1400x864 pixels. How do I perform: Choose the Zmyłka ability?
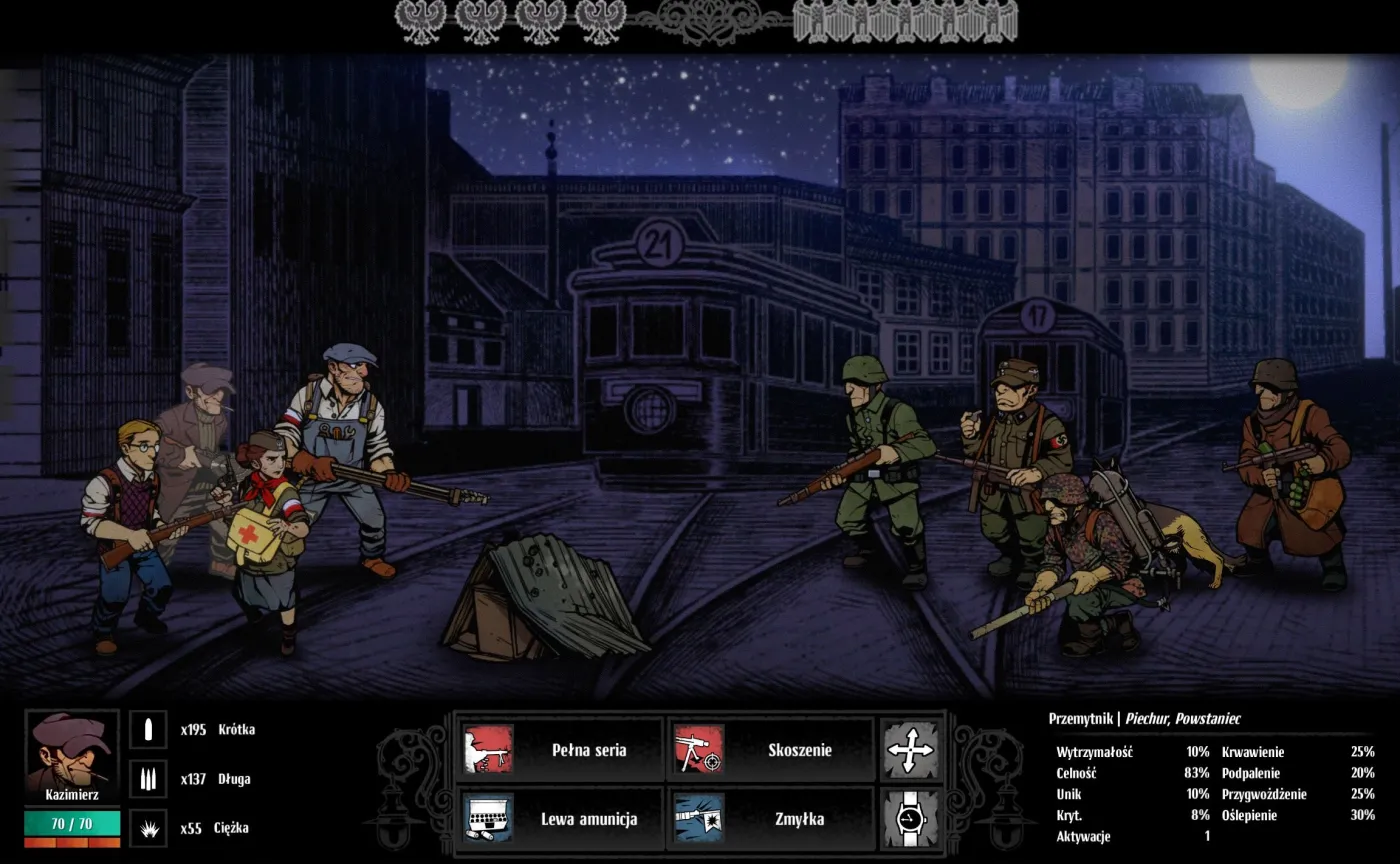point(771,819)
